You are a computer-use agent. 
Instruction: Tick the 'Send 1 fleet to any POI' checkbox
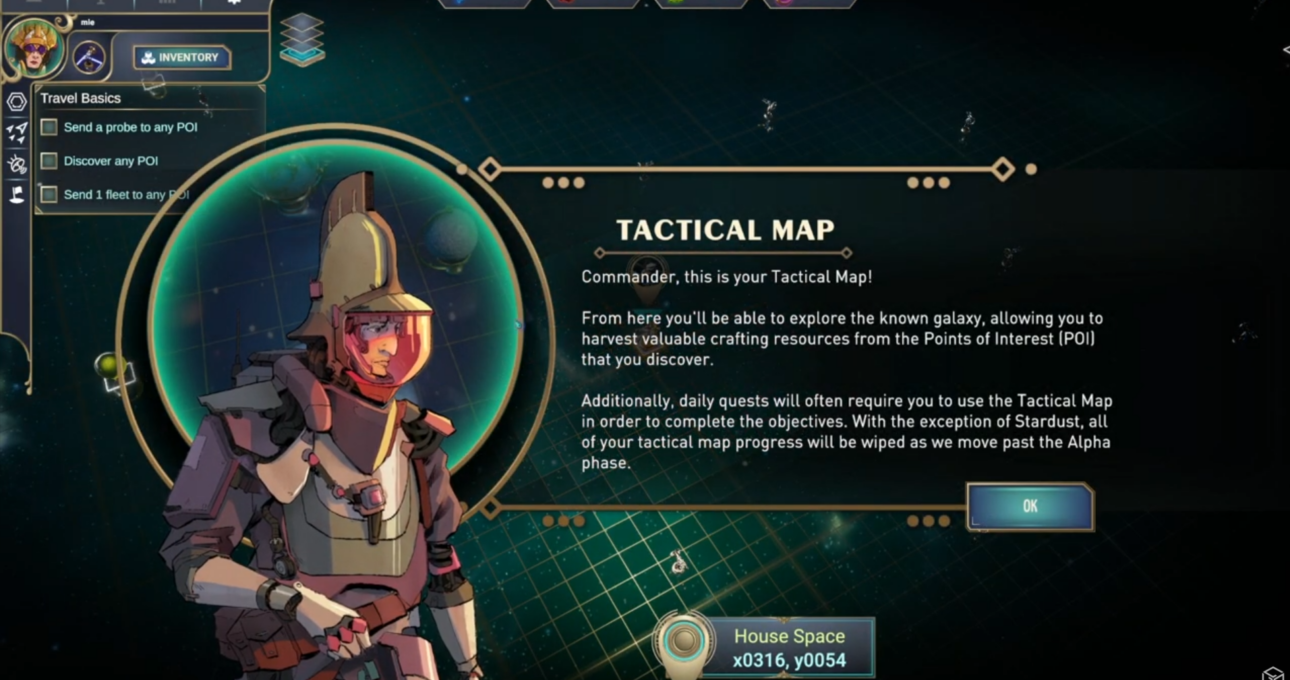point(49,195)
